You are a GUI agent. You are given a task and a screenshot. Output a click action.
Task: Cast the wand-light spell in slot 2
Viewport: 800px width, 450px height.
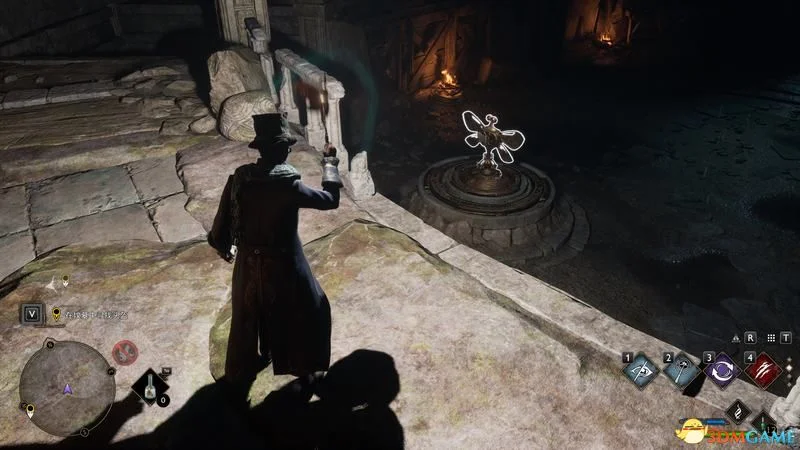click(682, 370)
